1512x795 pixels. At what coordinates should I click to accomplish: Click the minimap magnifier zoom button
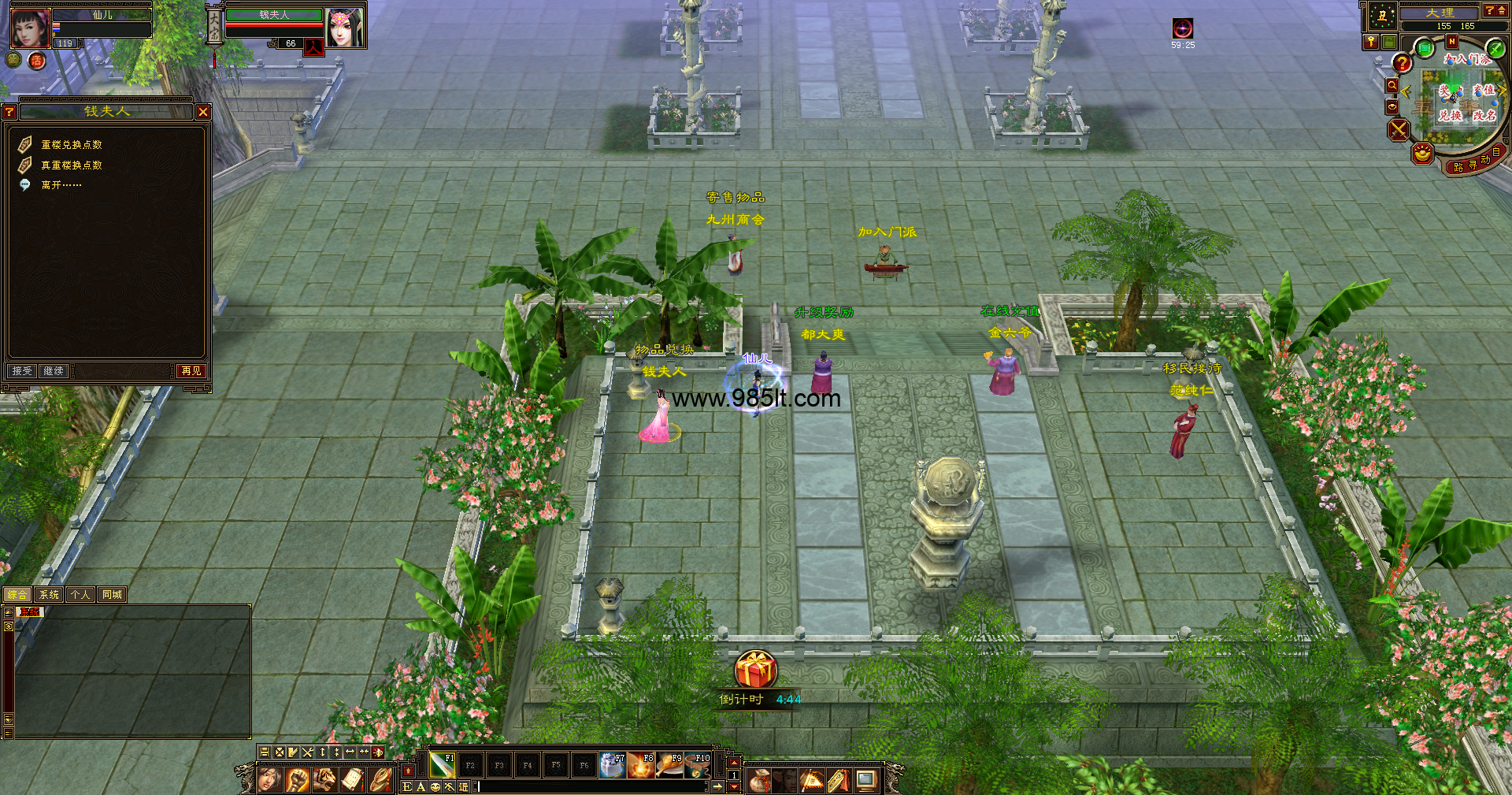1392,85
